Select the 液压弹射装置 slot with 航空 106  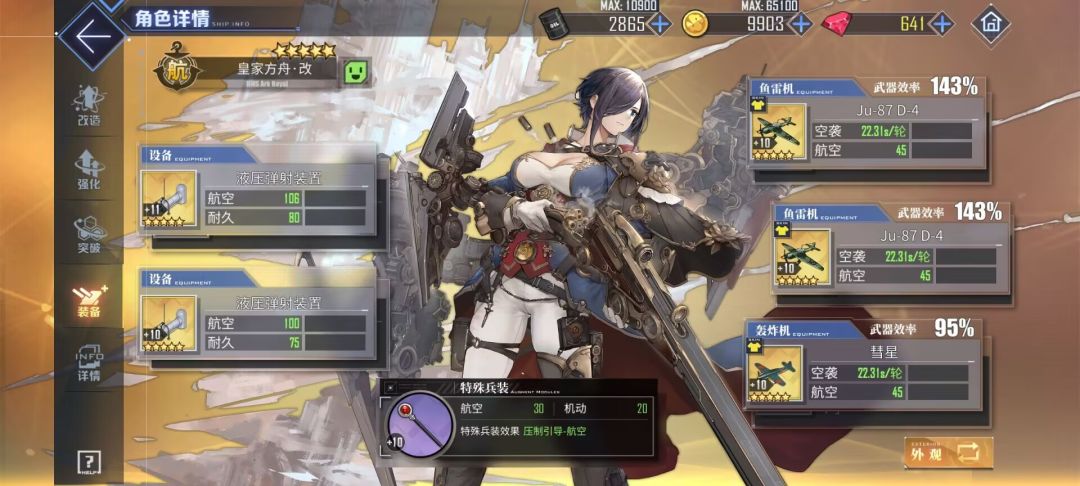(263, 198)
